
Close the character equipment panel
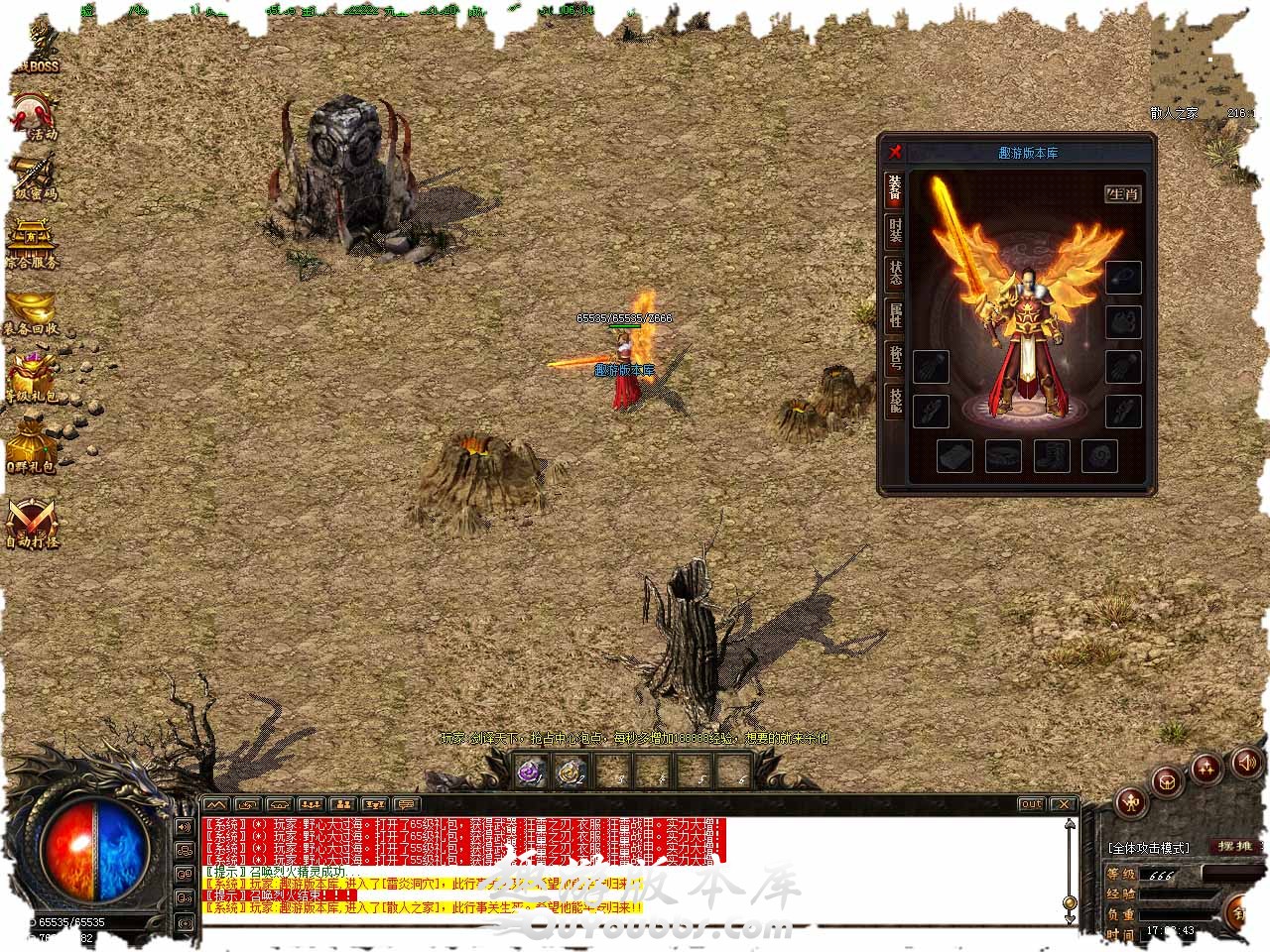pos(895,152)
